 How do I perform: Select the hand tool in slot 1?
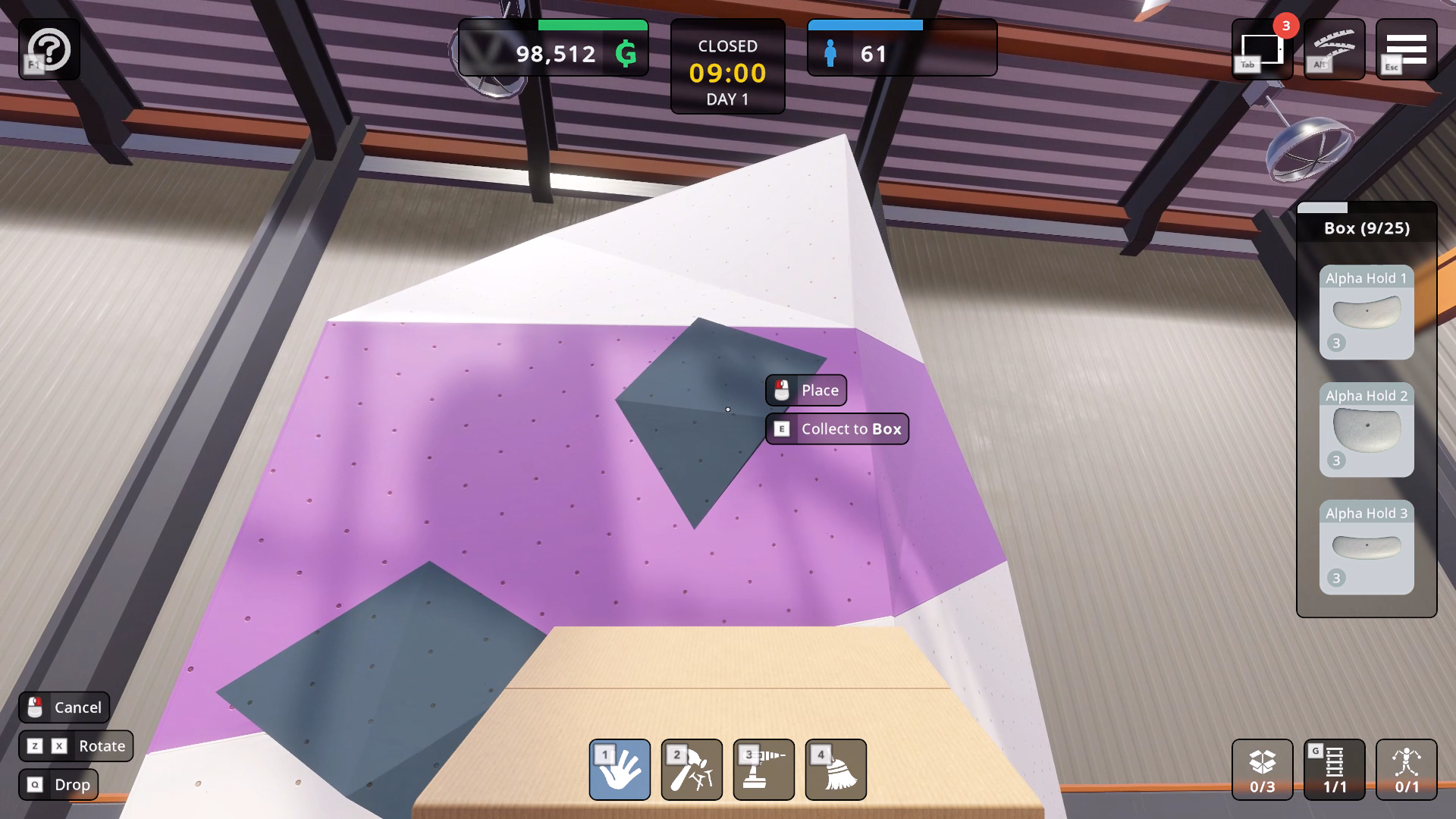pyautogui.click(x=620, y=770)
